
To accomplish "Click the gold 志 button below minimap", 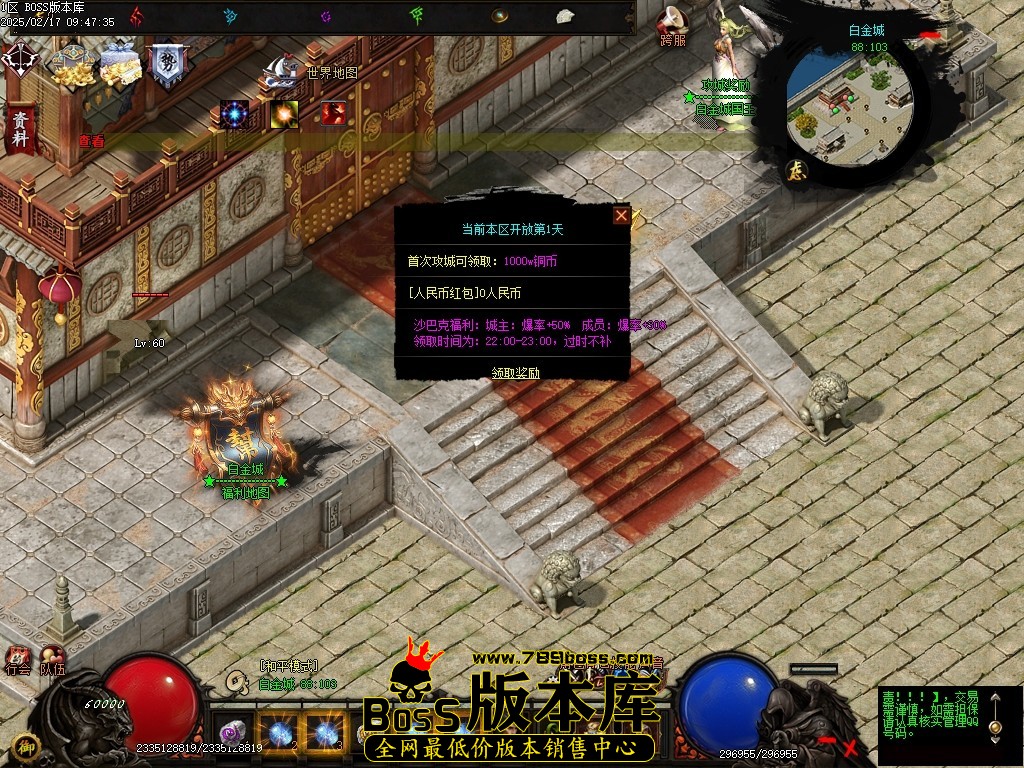I will tap(797, 170).
